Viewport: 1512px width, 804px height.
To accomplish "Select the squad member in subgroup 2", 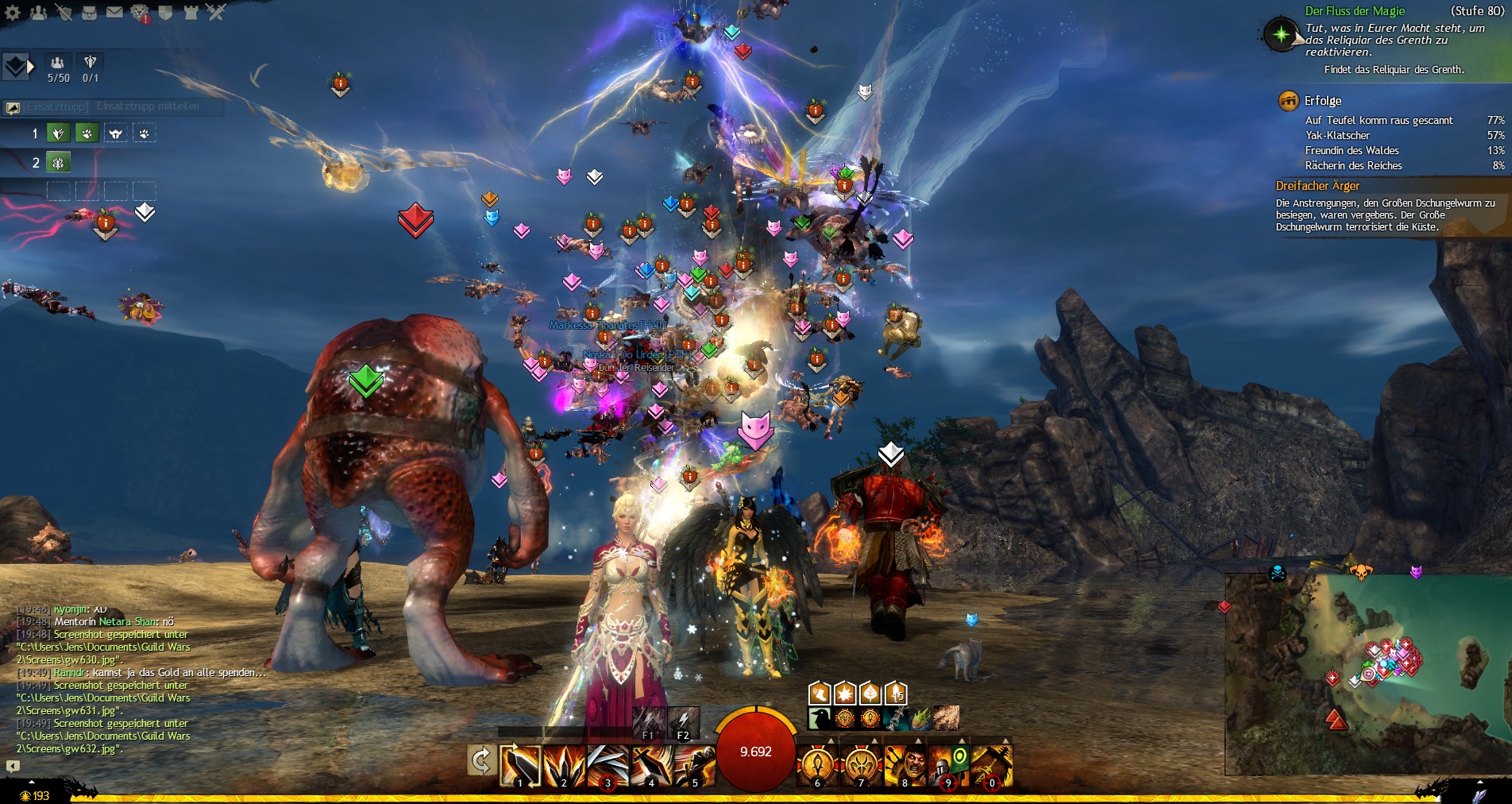I will tap(58, 163).
